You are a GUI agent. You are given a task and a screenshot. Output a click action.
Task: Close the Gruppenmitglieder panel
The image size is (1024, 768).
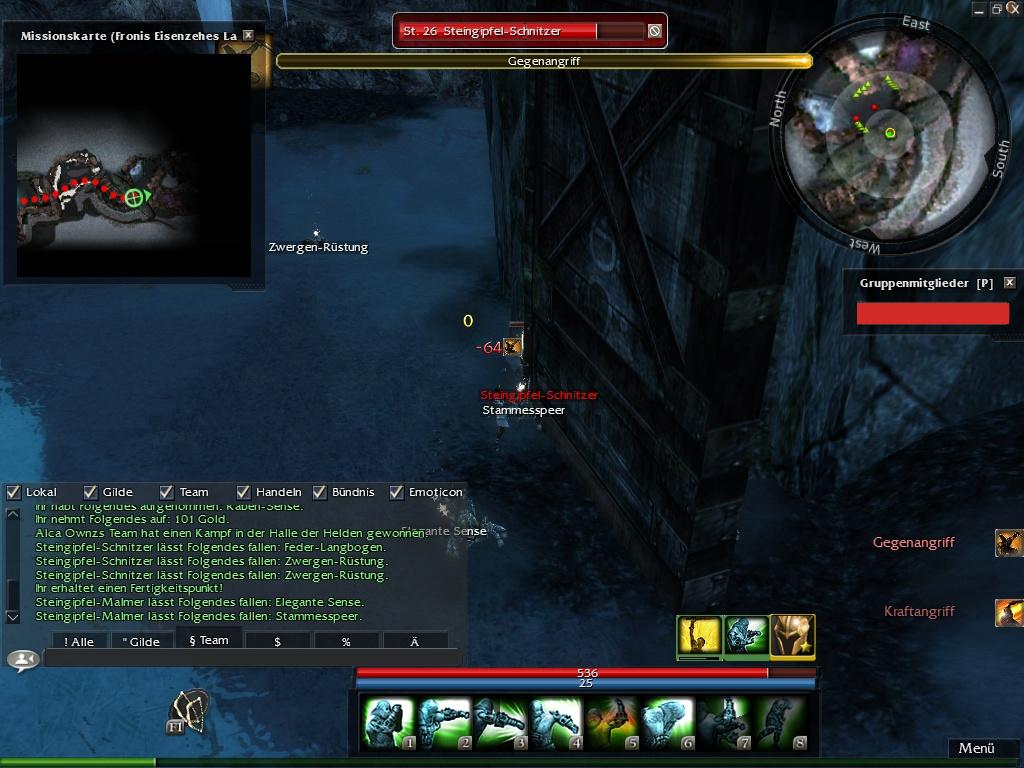click(x=1009, y=283)
